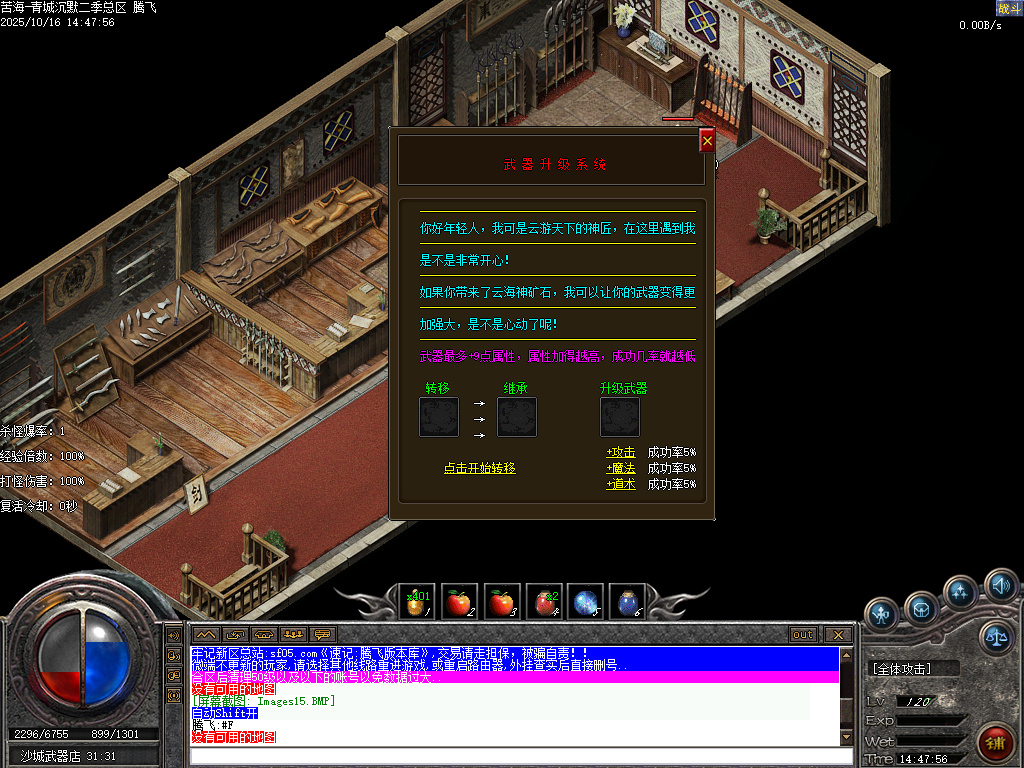Choose the +道术 taoism upgrade option
The width and height of the screenshot is (1024, 768).
pyautogui.click(x=620, y=484)
